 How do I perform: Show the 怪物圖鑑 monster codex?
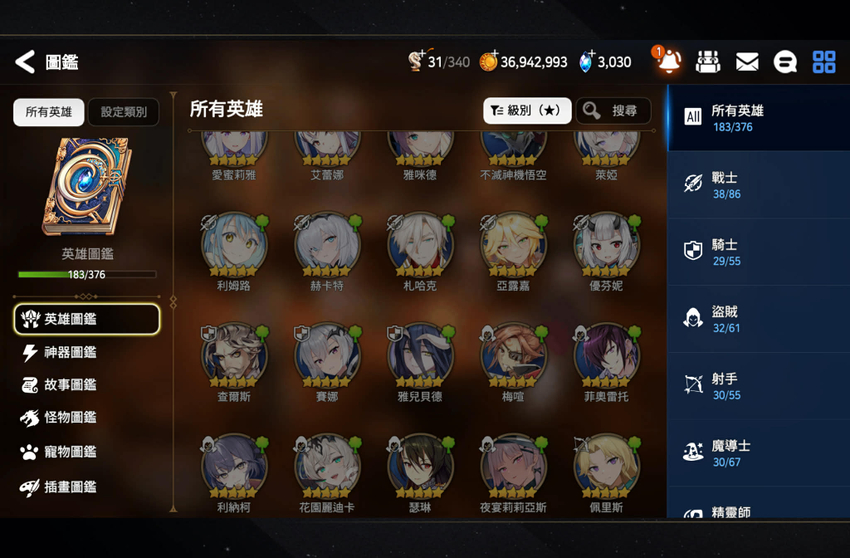pos(70,418)
